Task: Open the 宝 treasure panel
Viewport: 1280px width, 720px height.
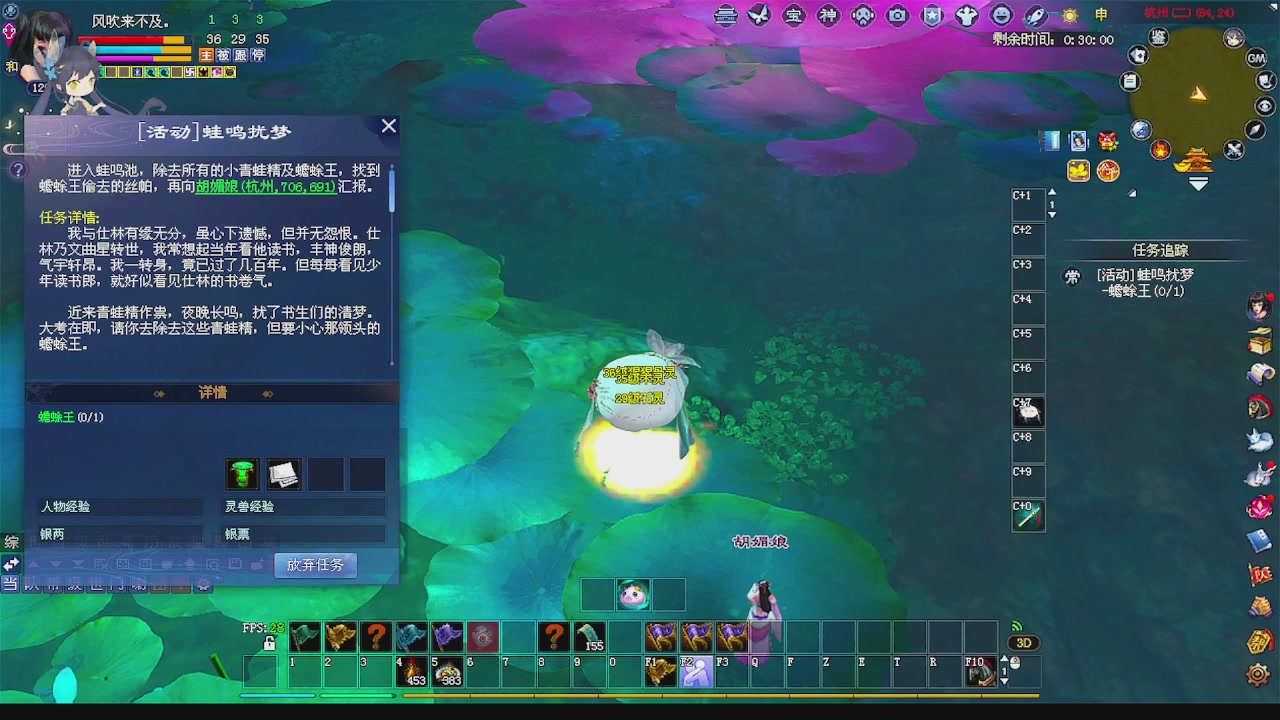Action: point(794,16)
